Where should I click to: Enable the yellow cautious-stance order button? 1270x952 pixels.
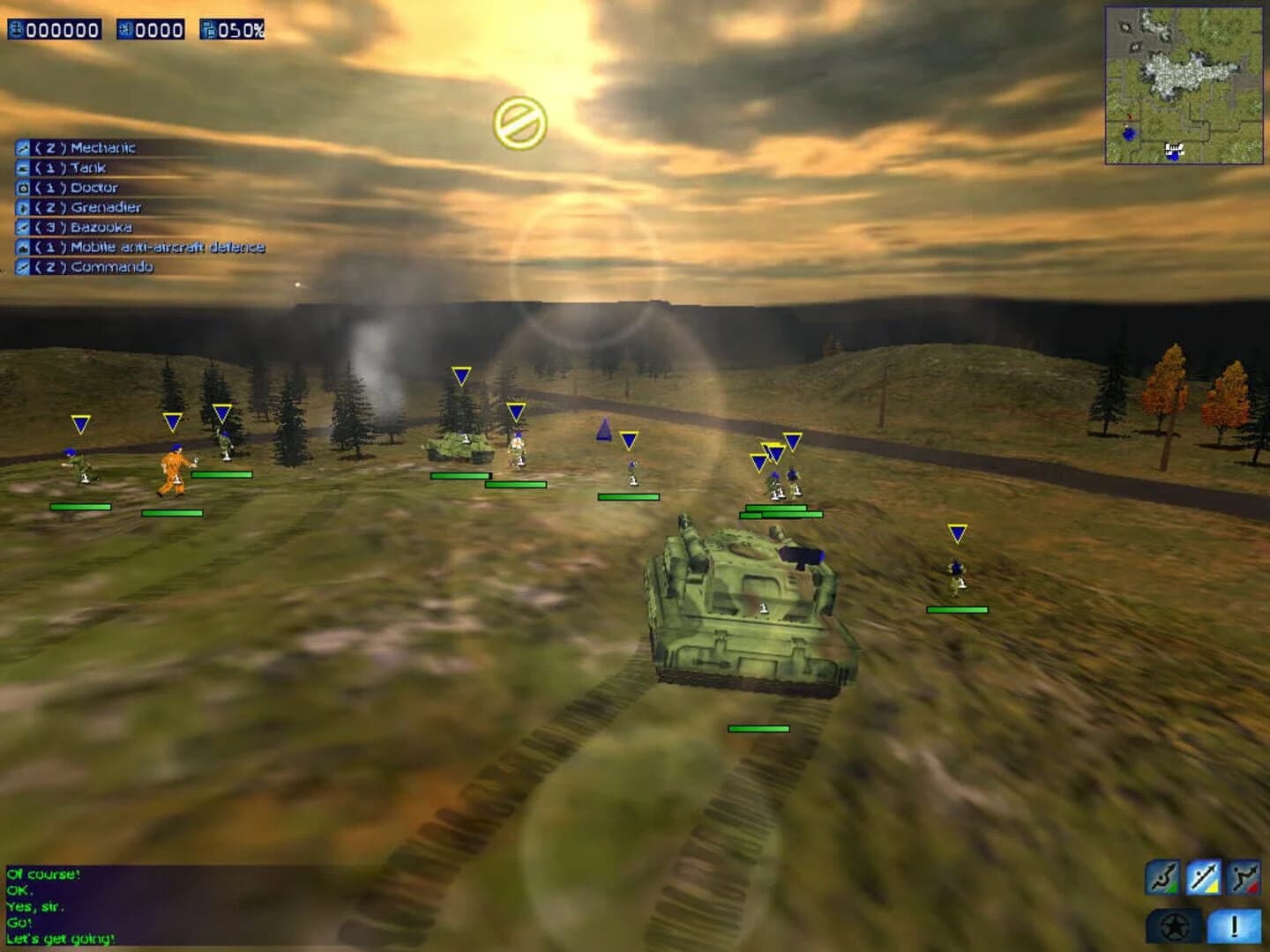[1202, 877]
